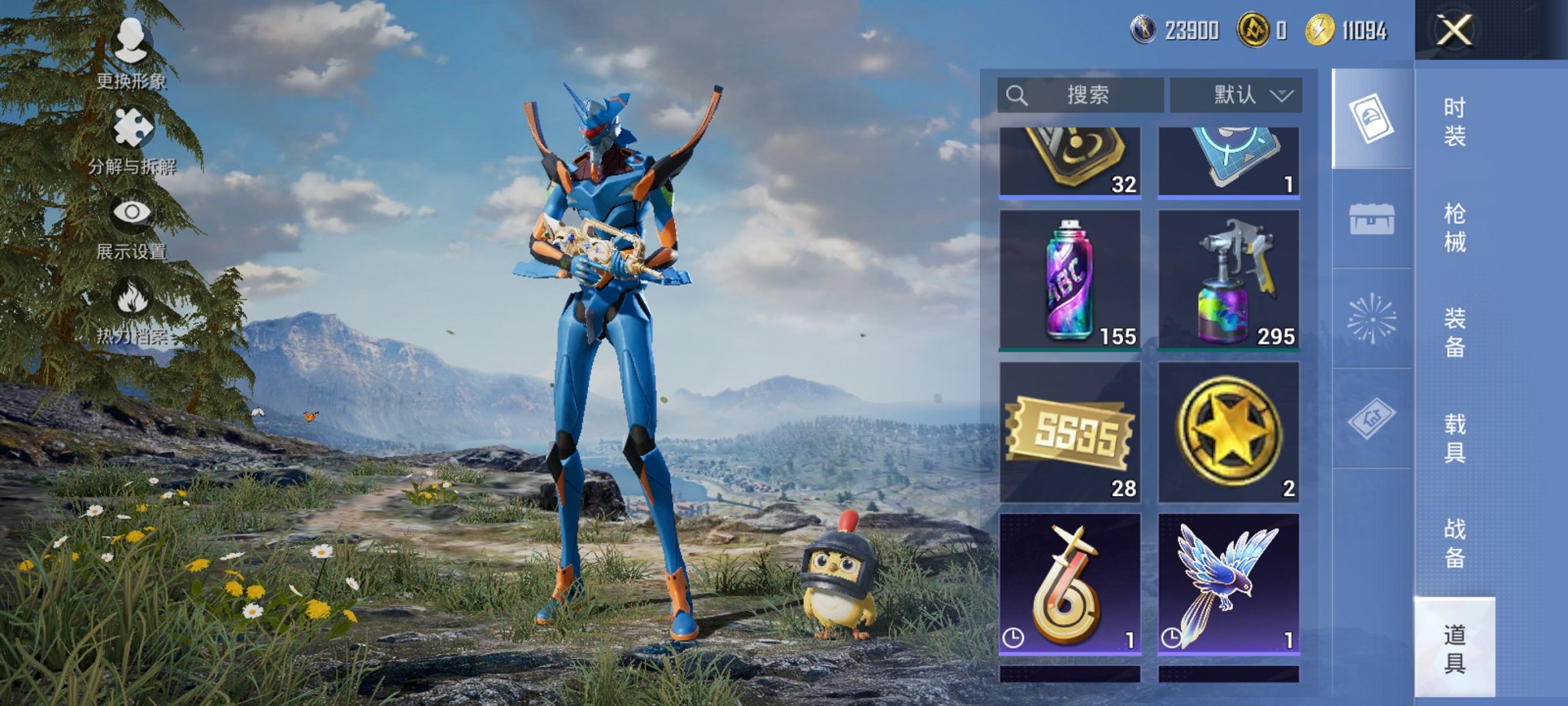Select the paint spray gun item
The image size is (1568, 706).
[x=1228, y=281]
